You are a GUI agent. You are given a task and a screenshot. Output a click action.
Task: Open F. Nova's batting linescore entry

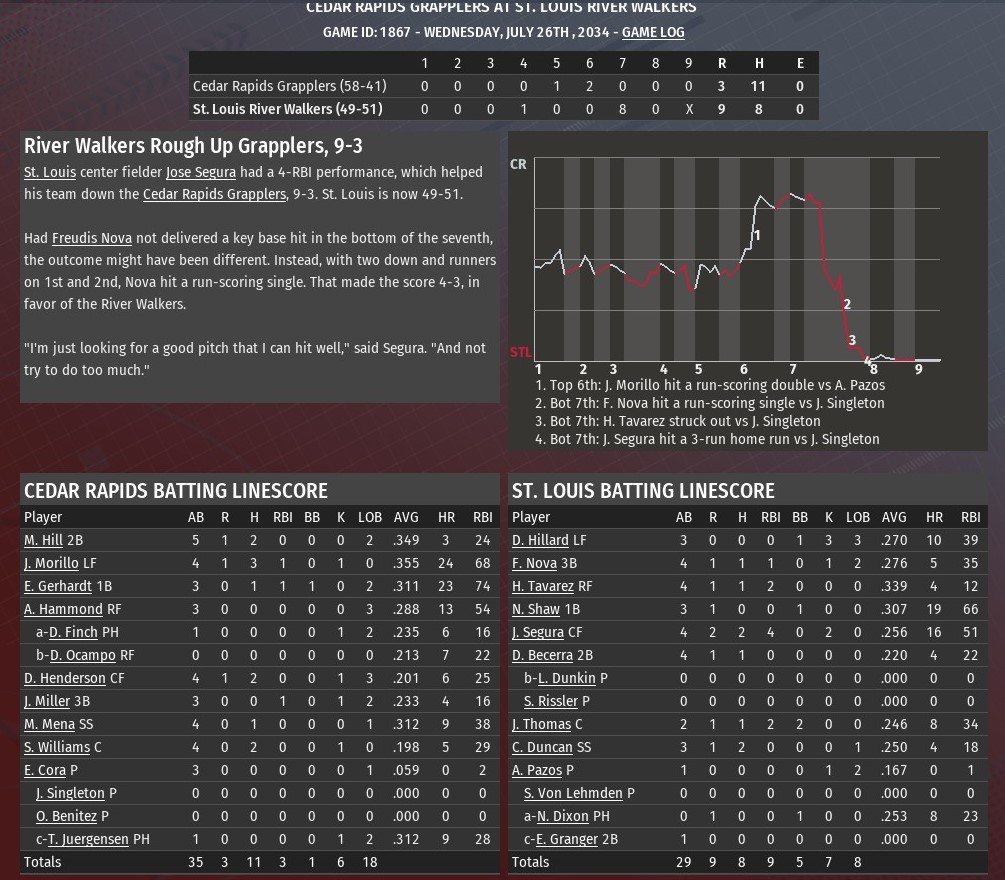(x=534, y=563)
